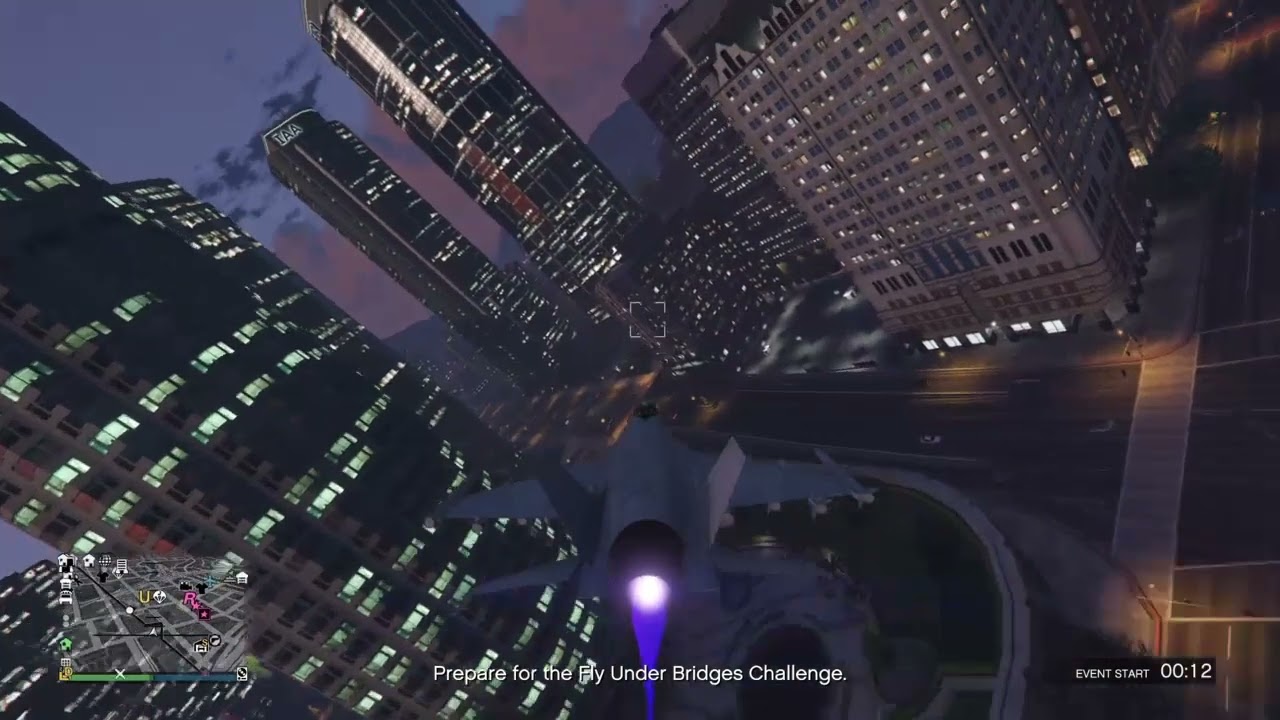This screenshot has width=1280, height=720.
Task: Click the globe website blip on the map
Action: (x=105, y=561)
